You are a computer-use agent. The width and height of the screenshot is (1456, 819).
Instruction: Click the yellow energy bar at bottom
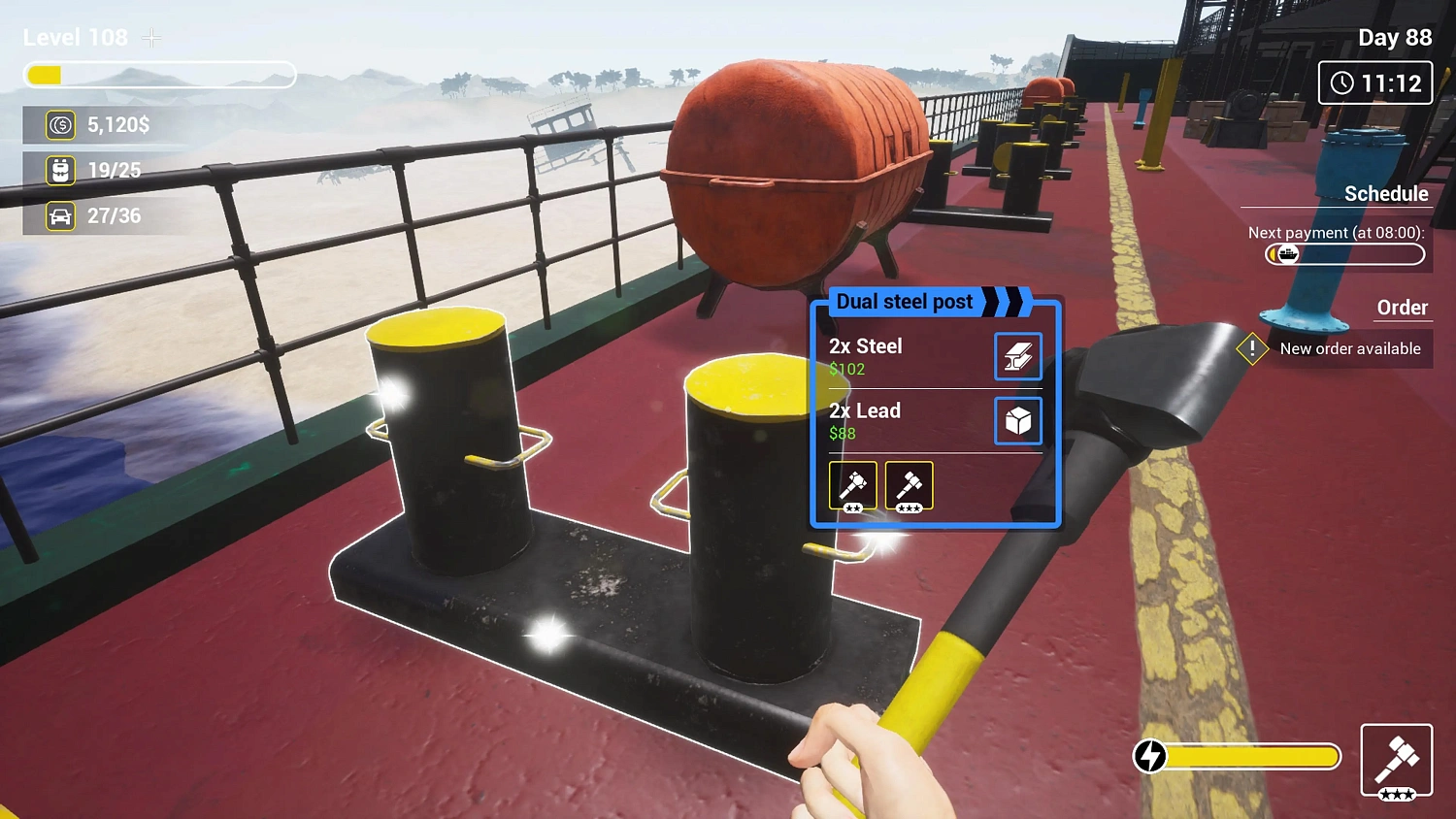(1252, 756)
